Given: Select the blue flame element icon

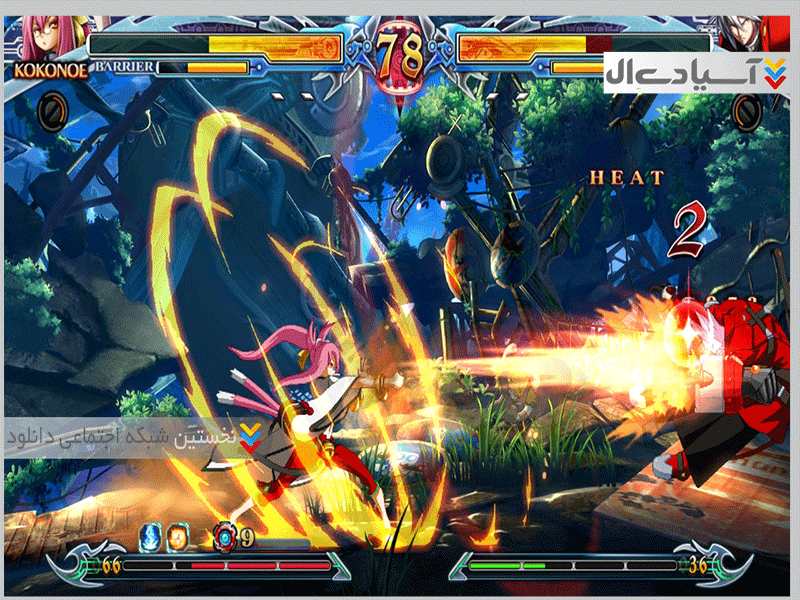Looking at the screenshot, I should [150, 536].
